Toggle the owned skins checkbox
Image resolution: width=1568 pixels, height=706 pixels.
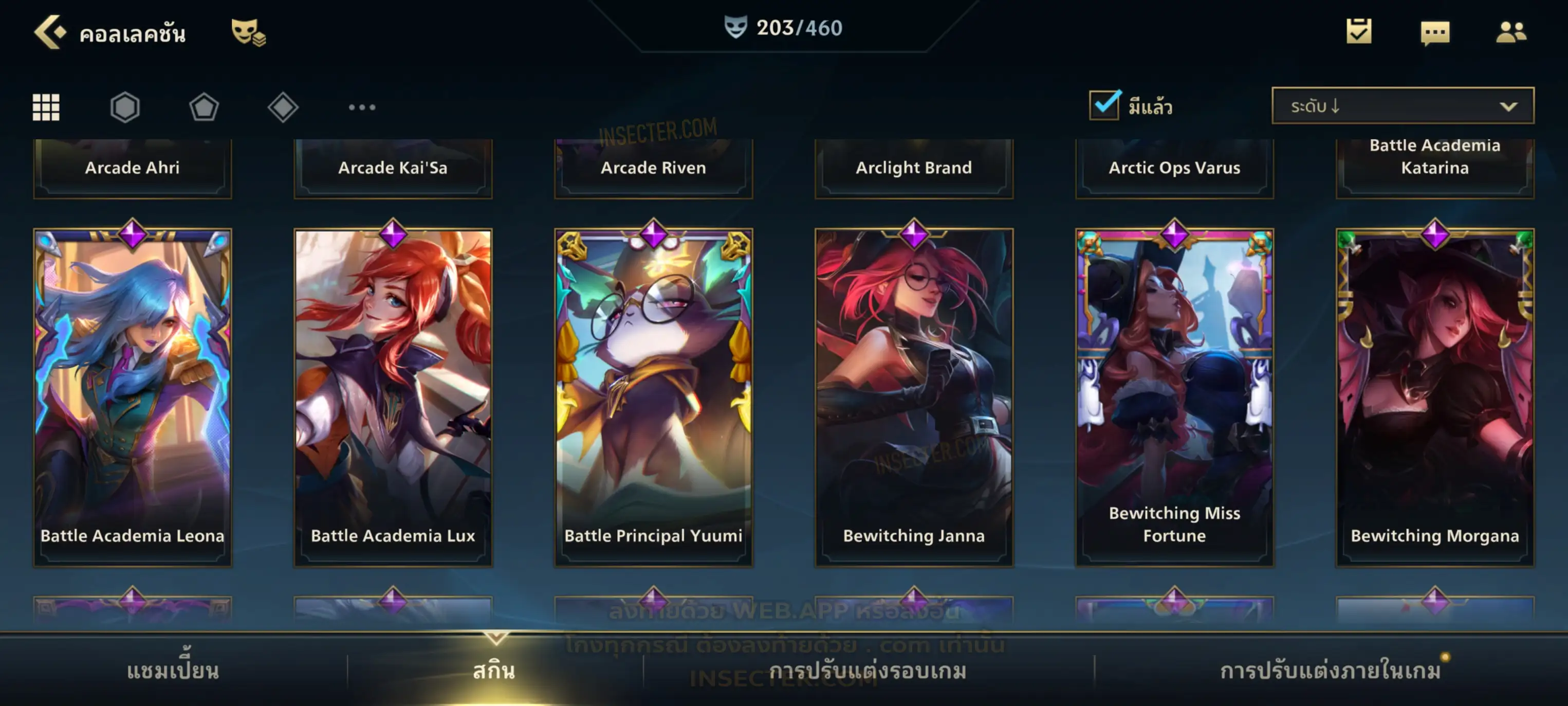(x=1104, y=105)
